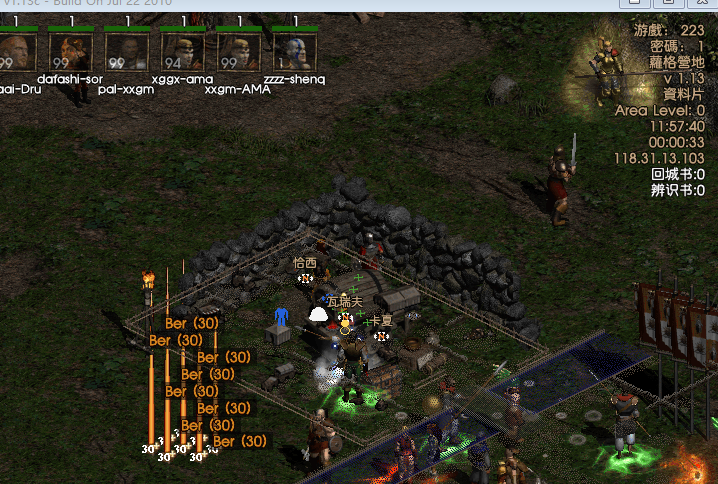Choose the xggx-ama party member portrait

pyautogui.click(x=183, y=52)
